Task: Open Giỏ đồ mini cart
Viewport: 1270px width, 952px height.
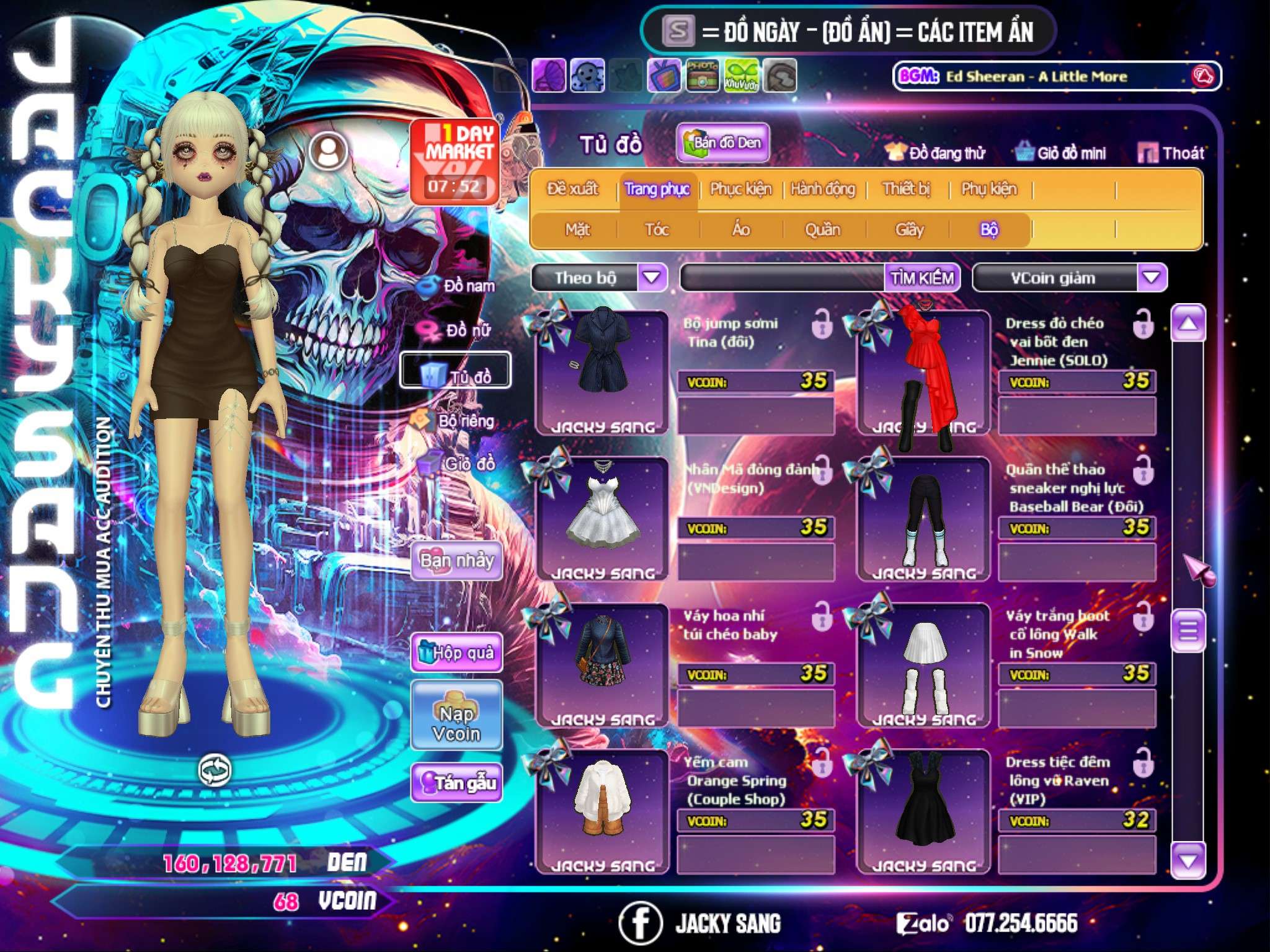Action: (x=1061, y=152)
